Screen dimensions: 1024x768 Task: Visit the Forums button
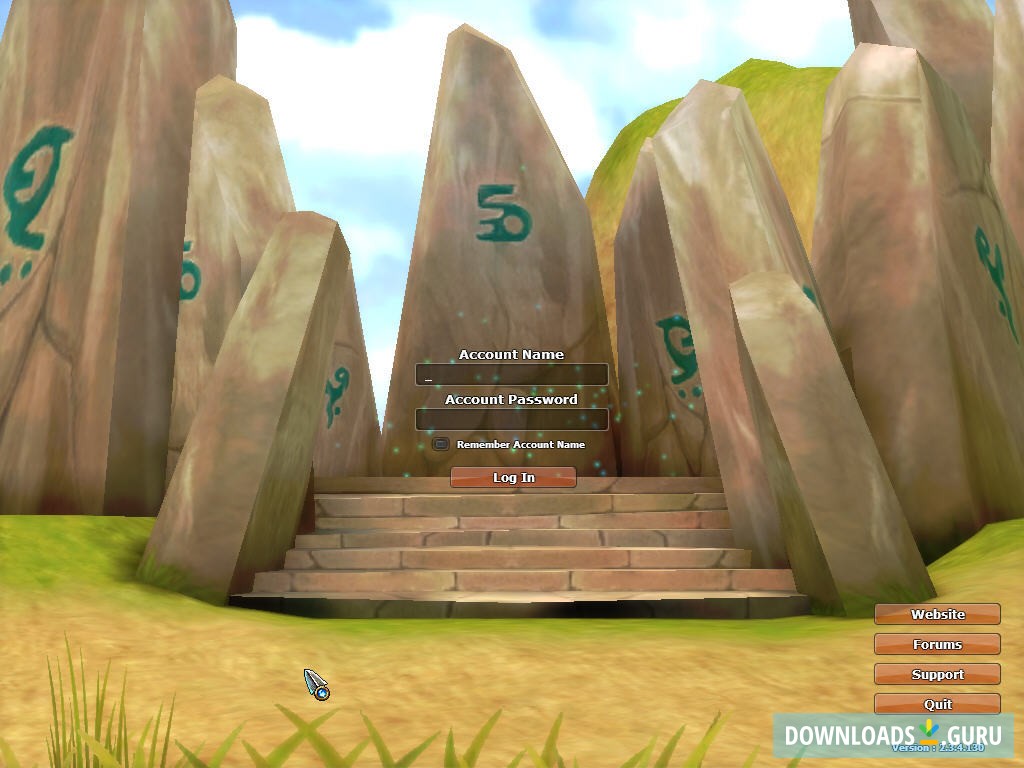click(x=937, y=644)
